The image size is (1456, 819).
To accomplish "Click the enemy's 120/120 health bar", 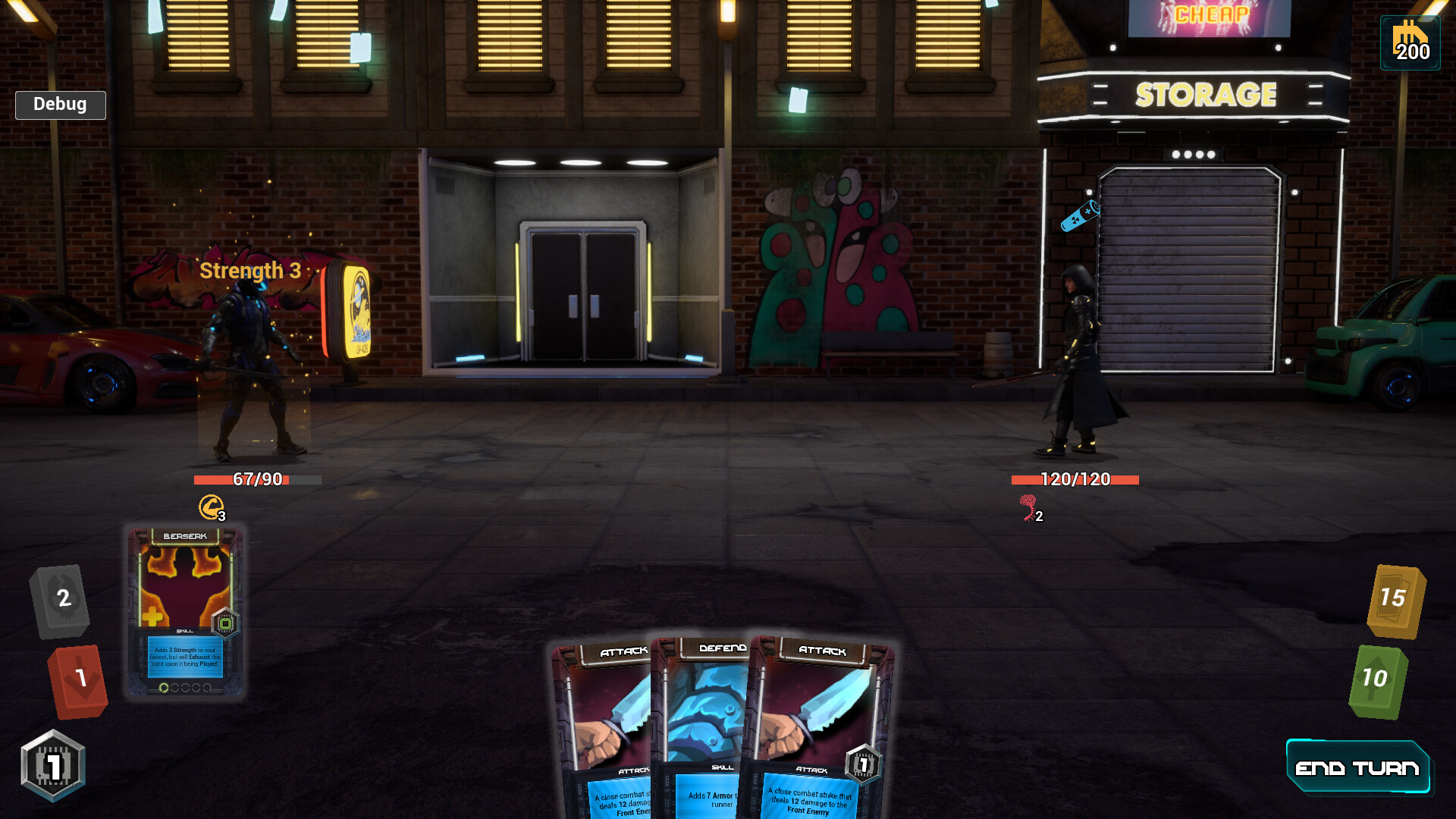I will [1075, 479].
